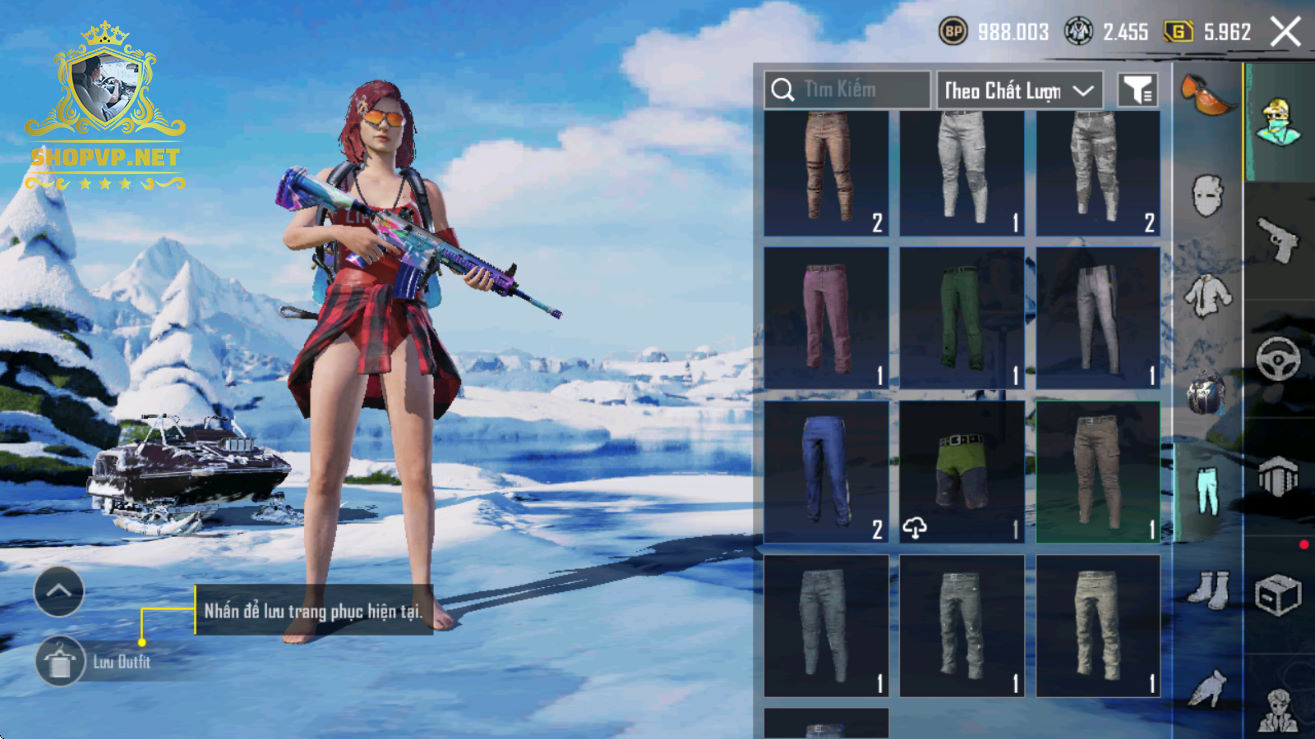The height and width of the screenshot is (739, 1315).
Task: Open the face mask category tab
Action: 1207,194
